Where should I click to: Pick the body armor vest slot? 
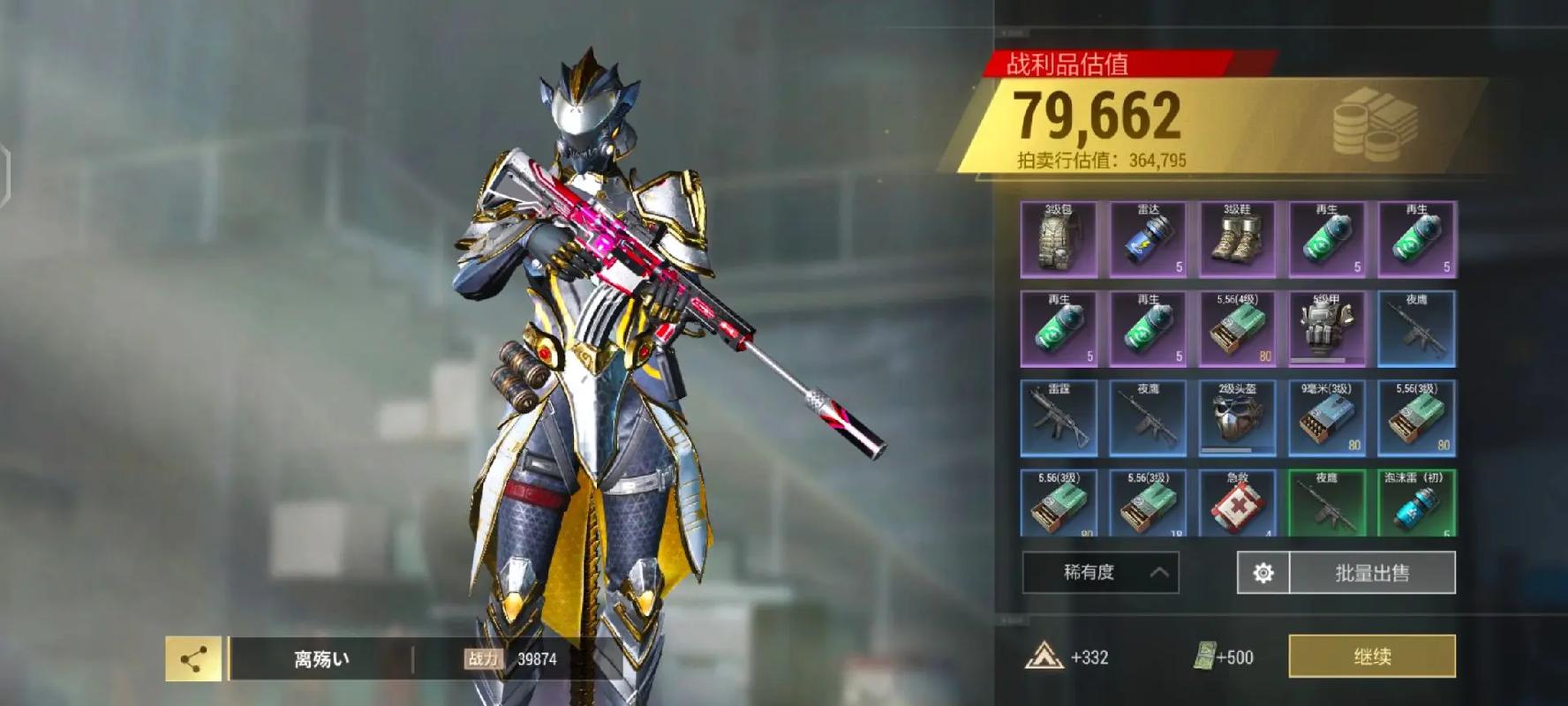[x=1326, y=328]
